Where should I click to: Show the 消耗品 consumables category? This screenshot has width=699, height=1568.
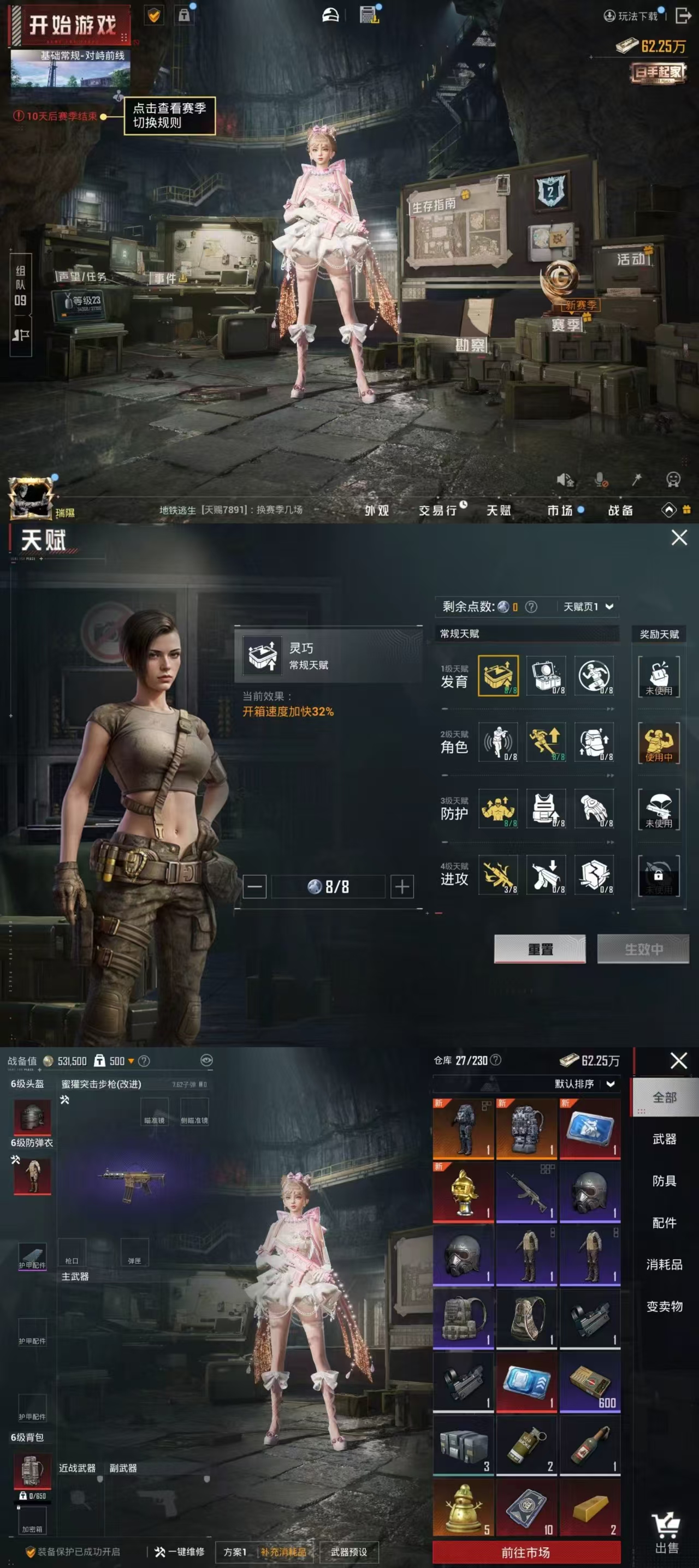(x=664, y=1264)
